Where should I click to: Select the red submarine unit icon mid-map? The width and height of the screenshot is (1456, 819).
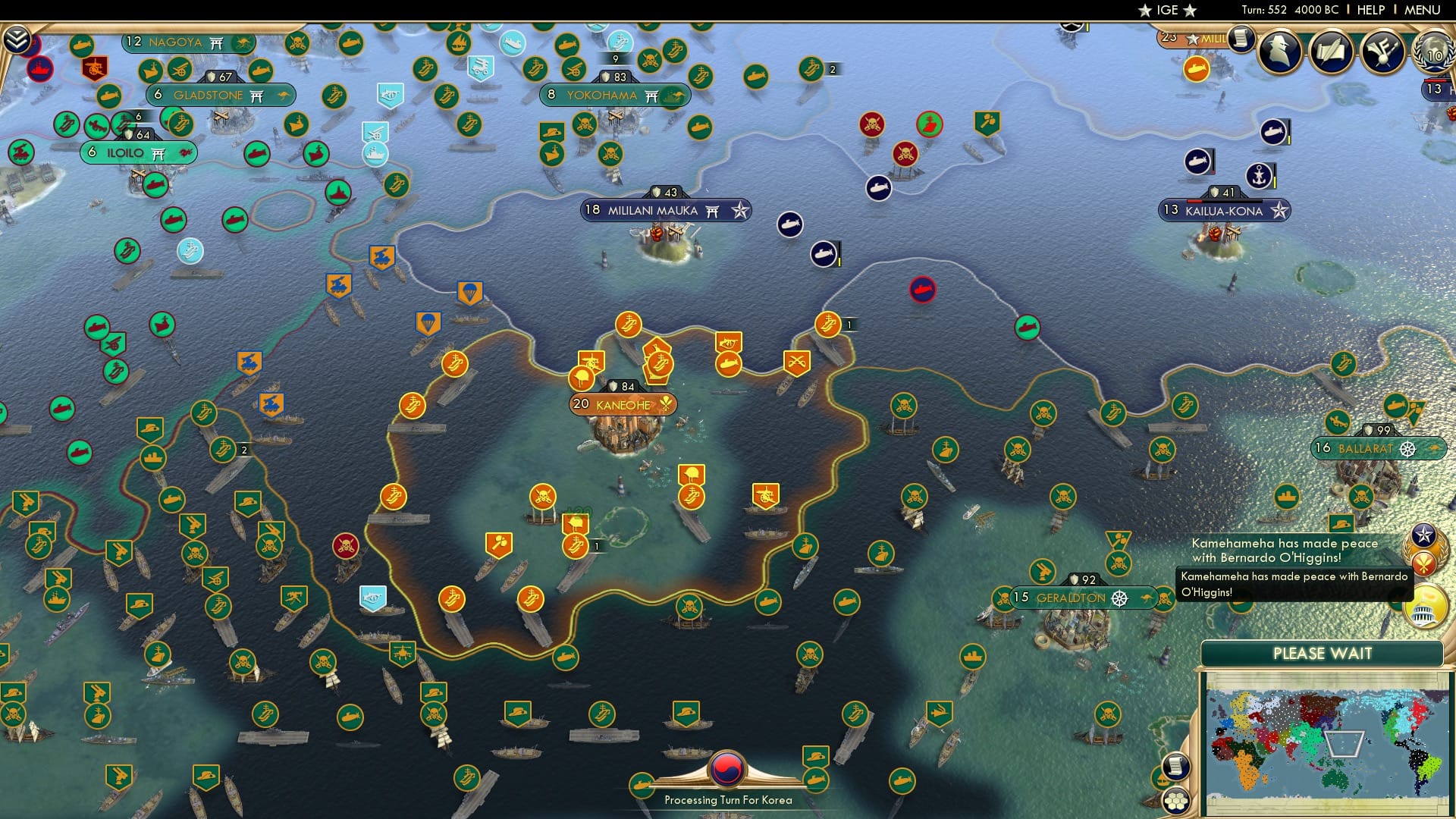point(922,290)
